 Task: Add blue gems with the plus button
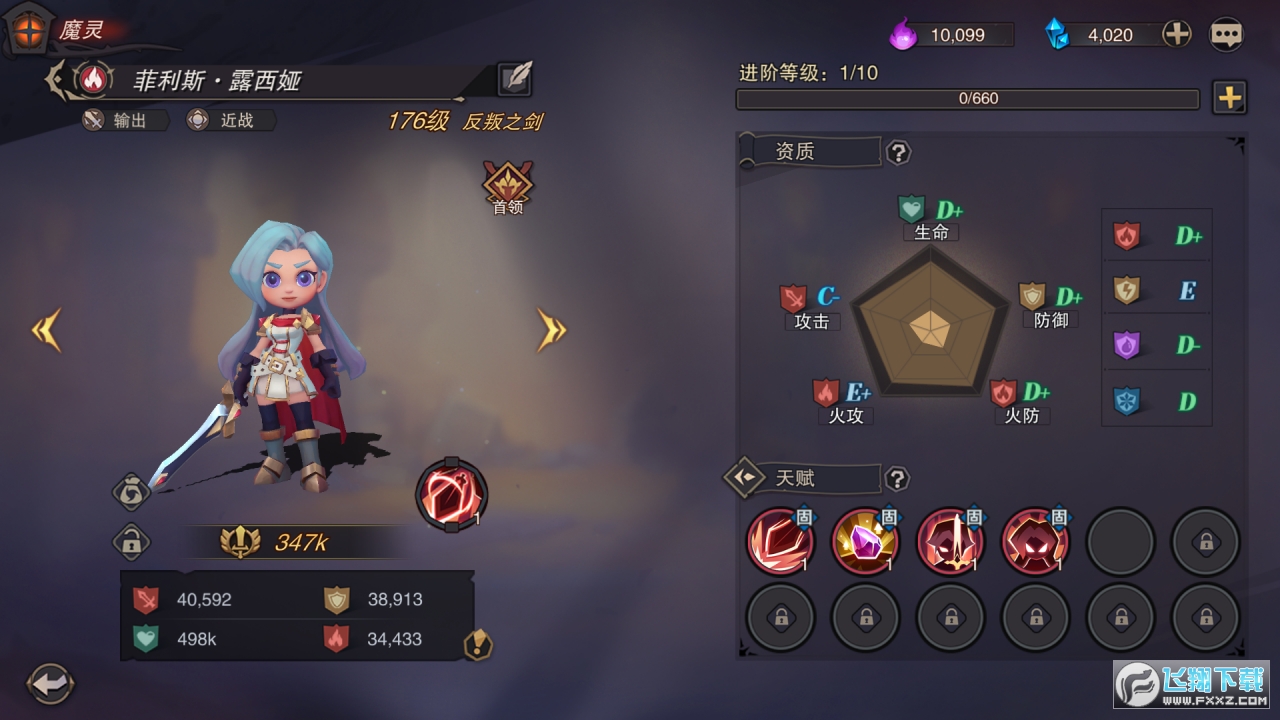1177,34
